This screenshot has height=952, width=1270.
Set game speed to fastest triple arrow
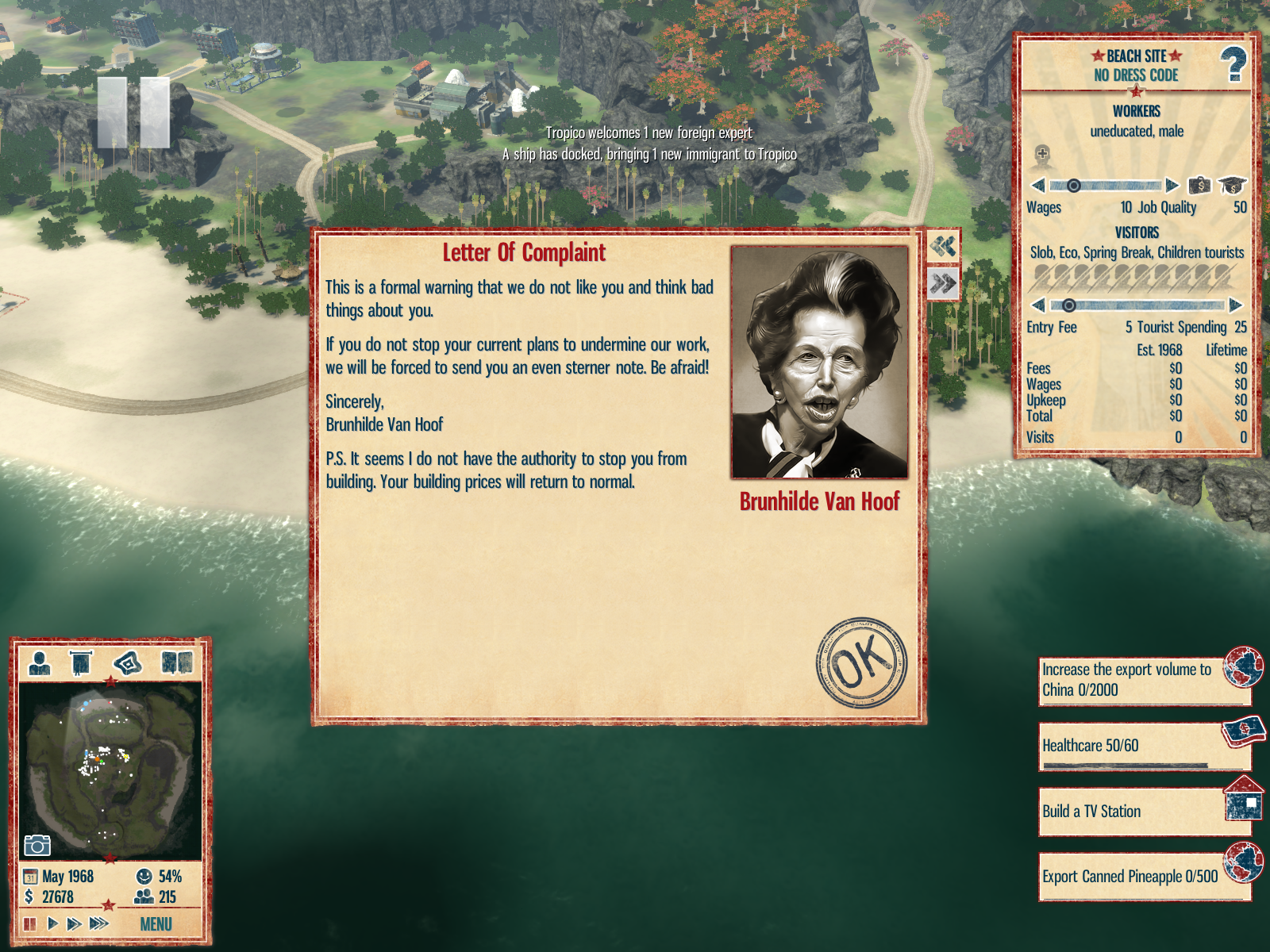[98, 923]
